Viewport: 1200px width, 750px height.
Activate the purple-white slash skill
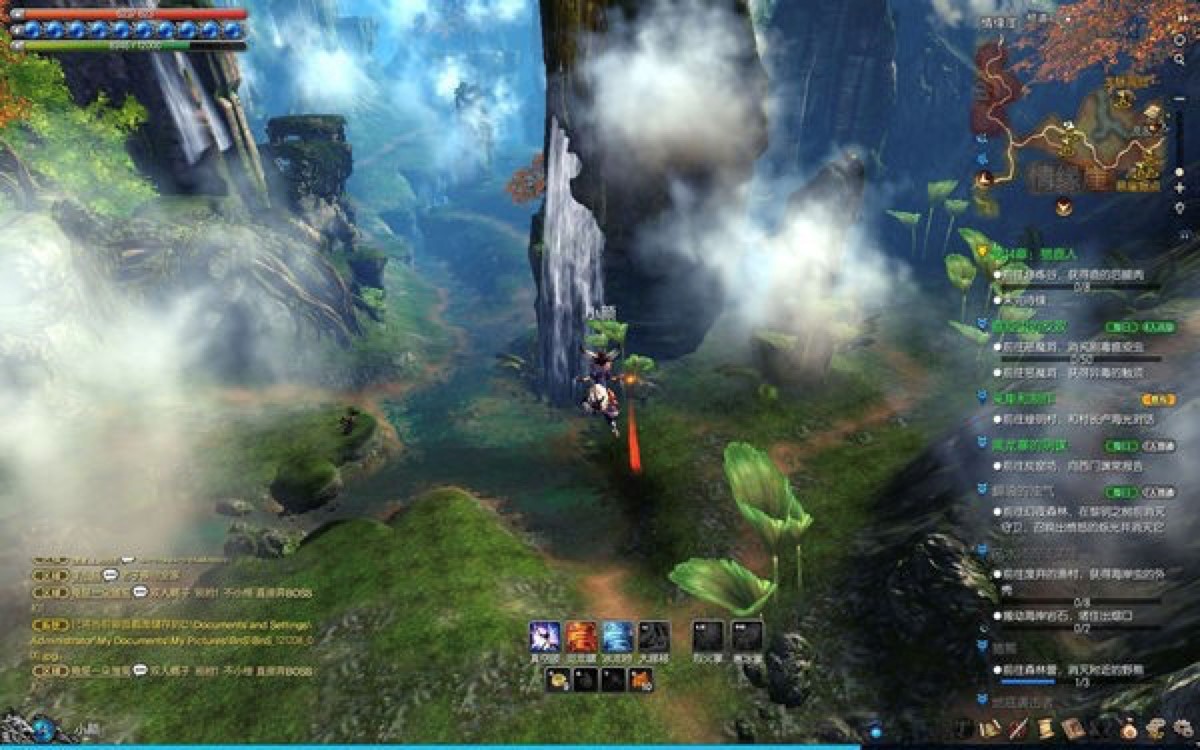[545, 636]
